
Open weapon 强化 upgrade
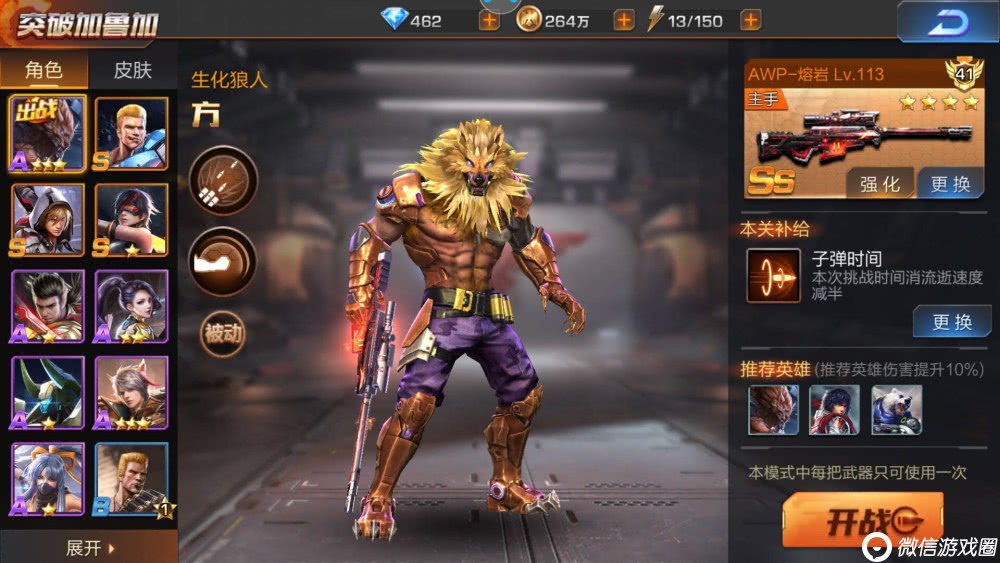(x=880, y=184)
